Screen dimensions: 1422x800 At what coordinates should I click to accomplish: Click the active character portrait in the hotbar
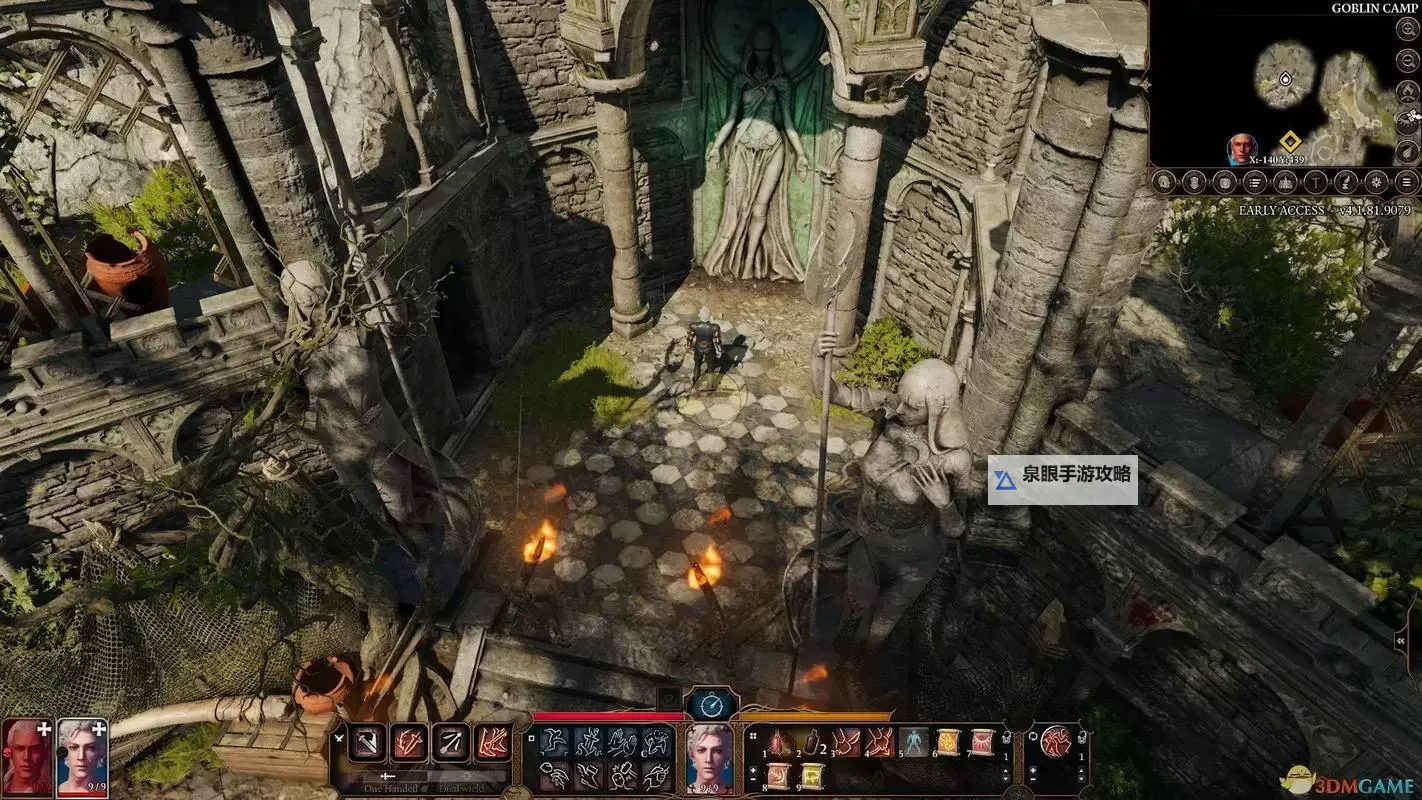pyautogui.click(x=709, y=755)
